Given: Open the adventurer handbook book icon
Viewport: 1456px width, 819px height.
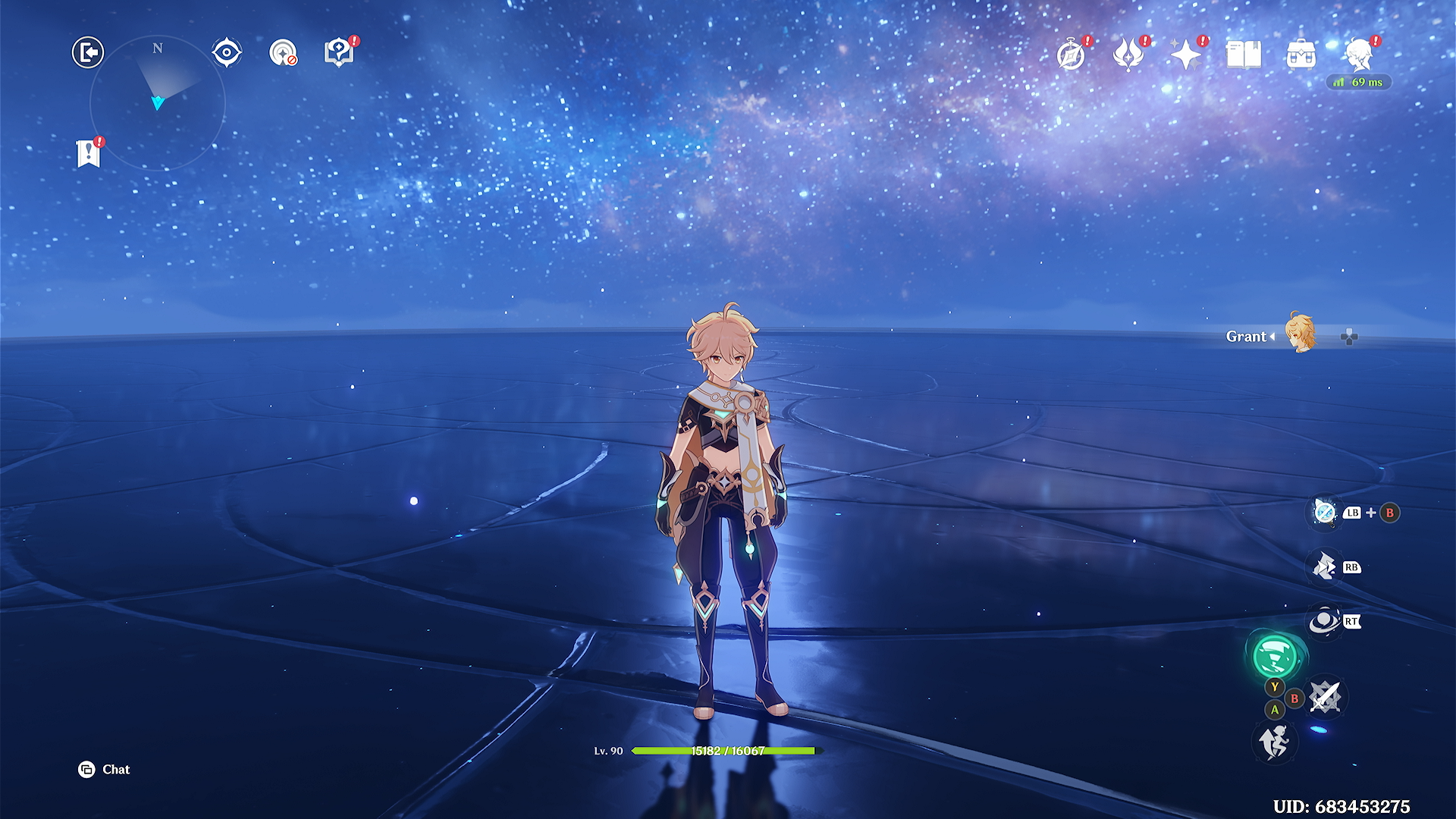Looking at the screenshot, I should point(1244,55).
